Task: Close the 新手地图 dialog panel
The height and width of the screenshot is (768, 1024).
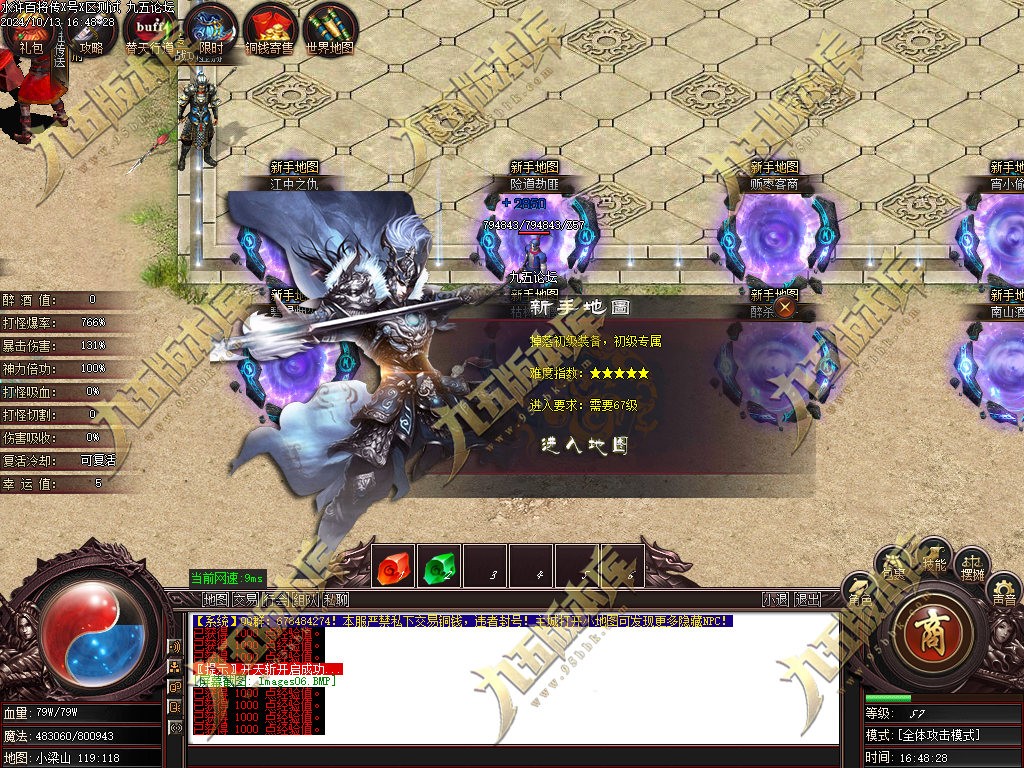Action: (x=786, y=307)
